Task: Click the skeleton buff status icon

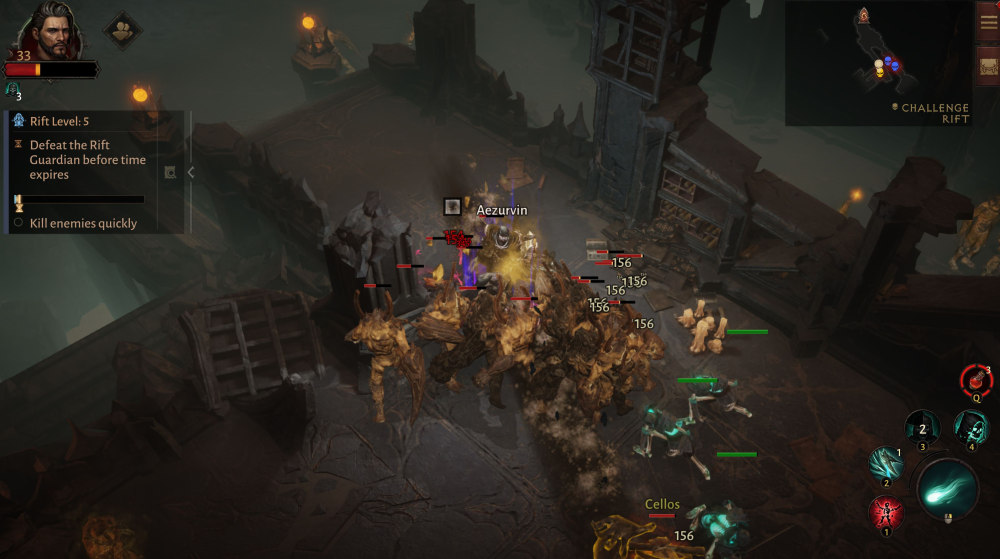Action: [x=13, y=89]
